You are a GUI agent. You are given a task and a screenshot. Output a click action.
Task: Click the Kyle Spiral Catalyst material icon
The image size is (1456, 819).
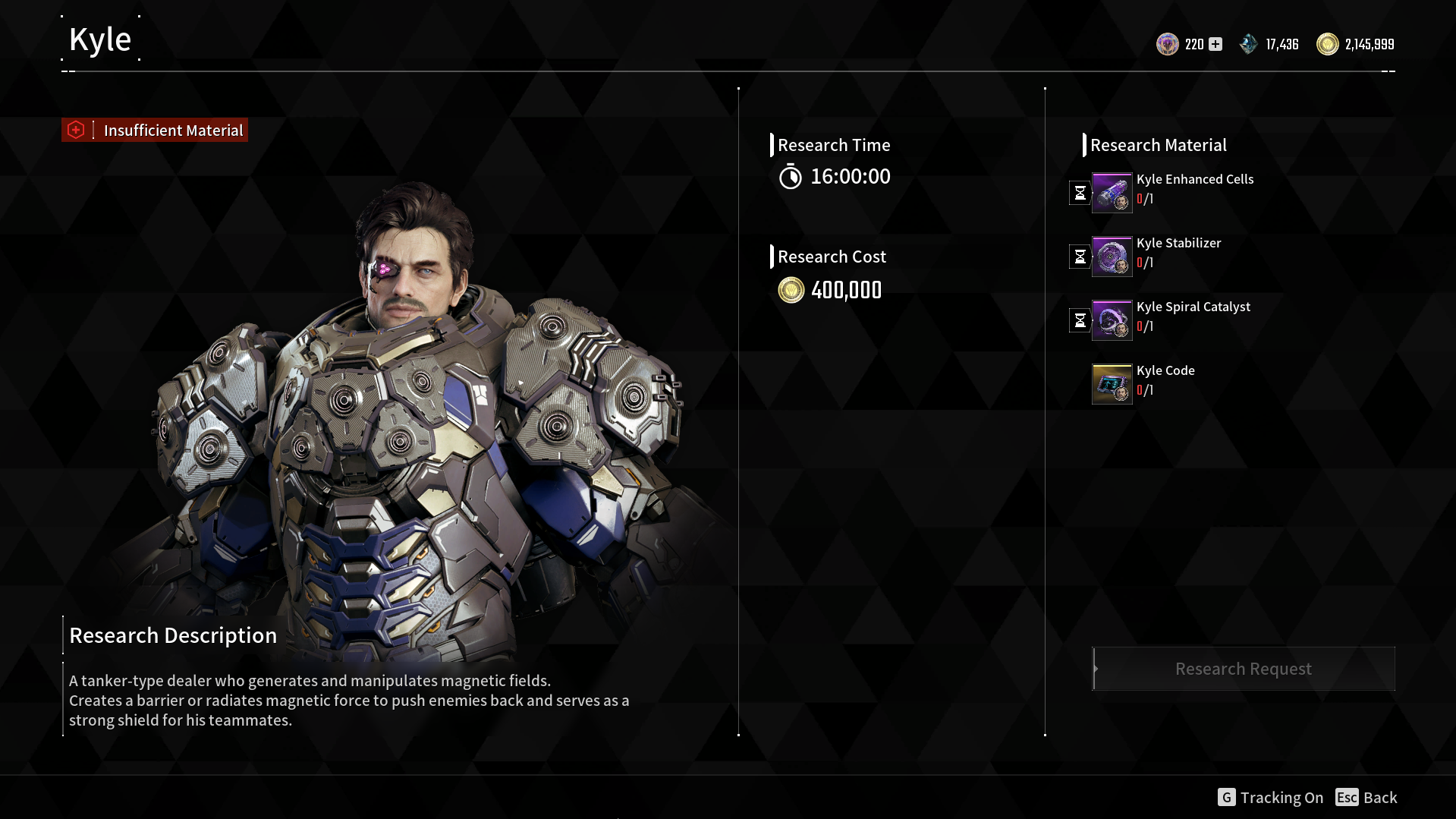[1111, 320]
